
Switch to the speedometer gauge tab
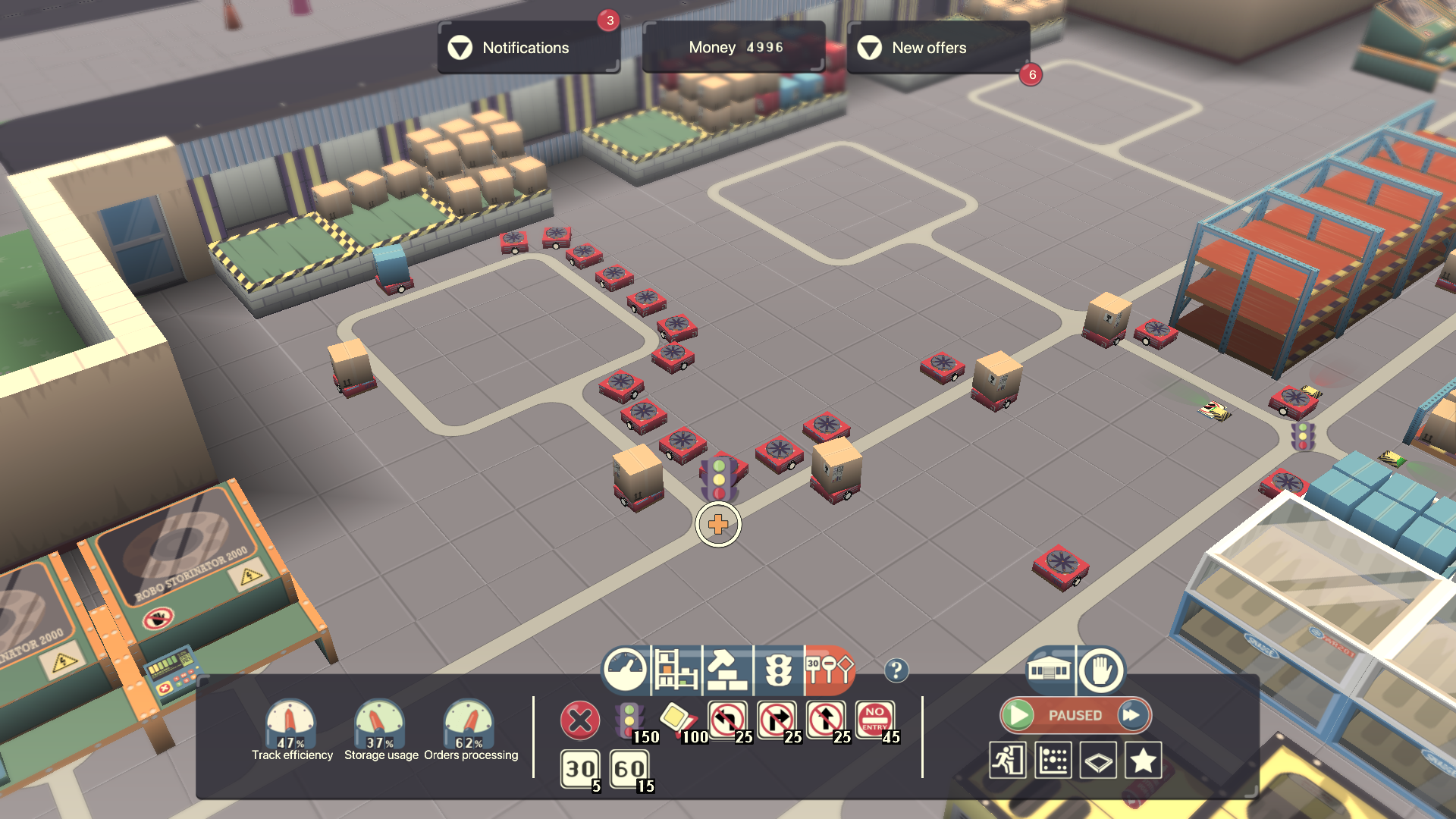[x=625, y=670]
